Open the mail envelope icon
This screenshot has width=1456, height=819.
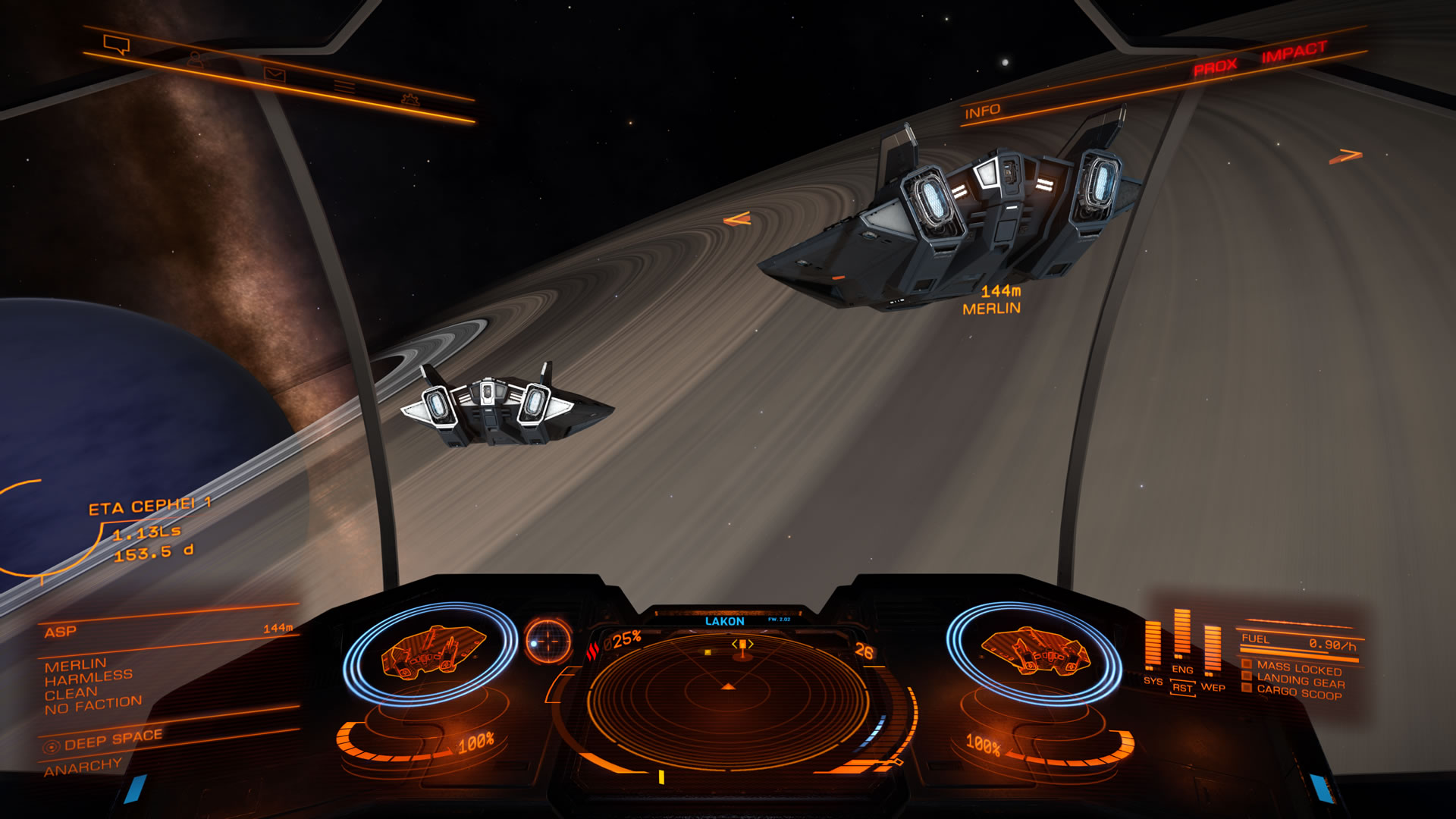[277, 74]
